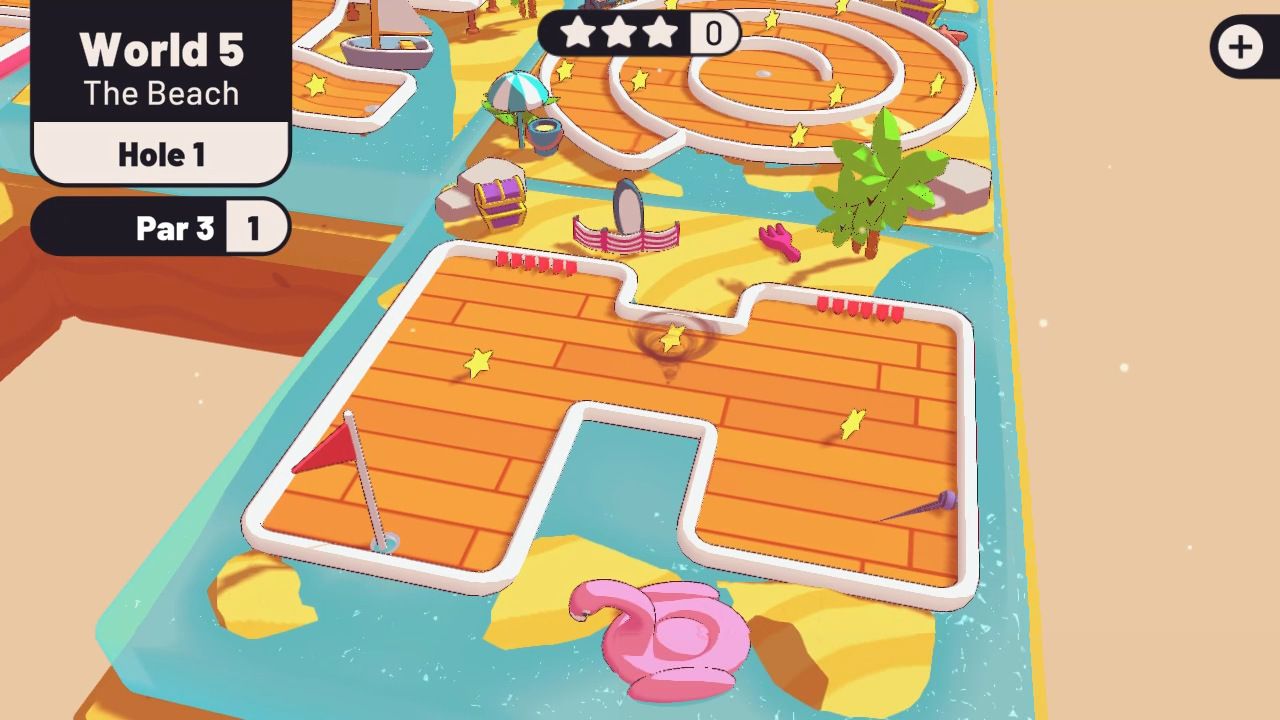The height and width of the screenshot is (720, 1280).
Task: Click the third star in the score banner
Action: click(659, 33)
